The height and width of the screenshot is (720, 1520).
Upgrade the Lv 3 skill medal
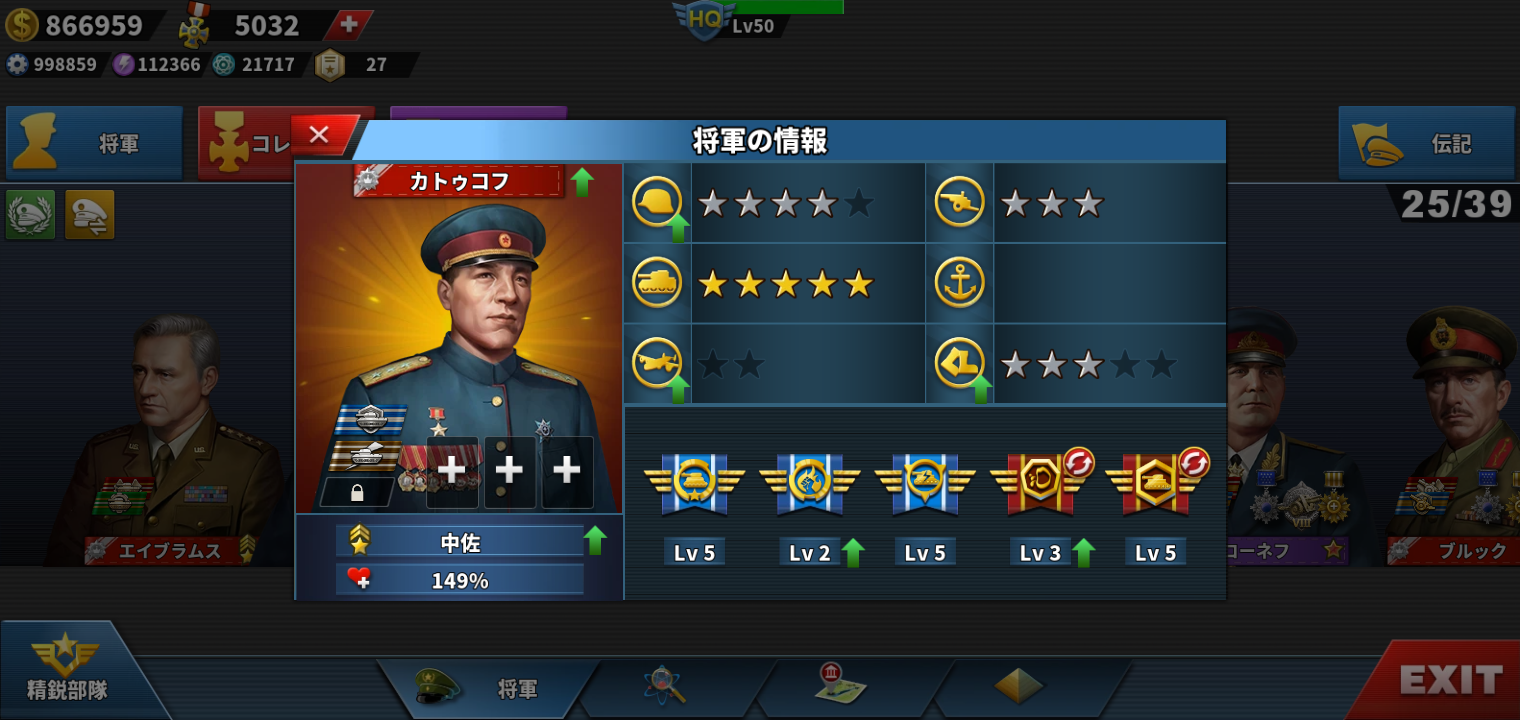tap(1083, 552)
